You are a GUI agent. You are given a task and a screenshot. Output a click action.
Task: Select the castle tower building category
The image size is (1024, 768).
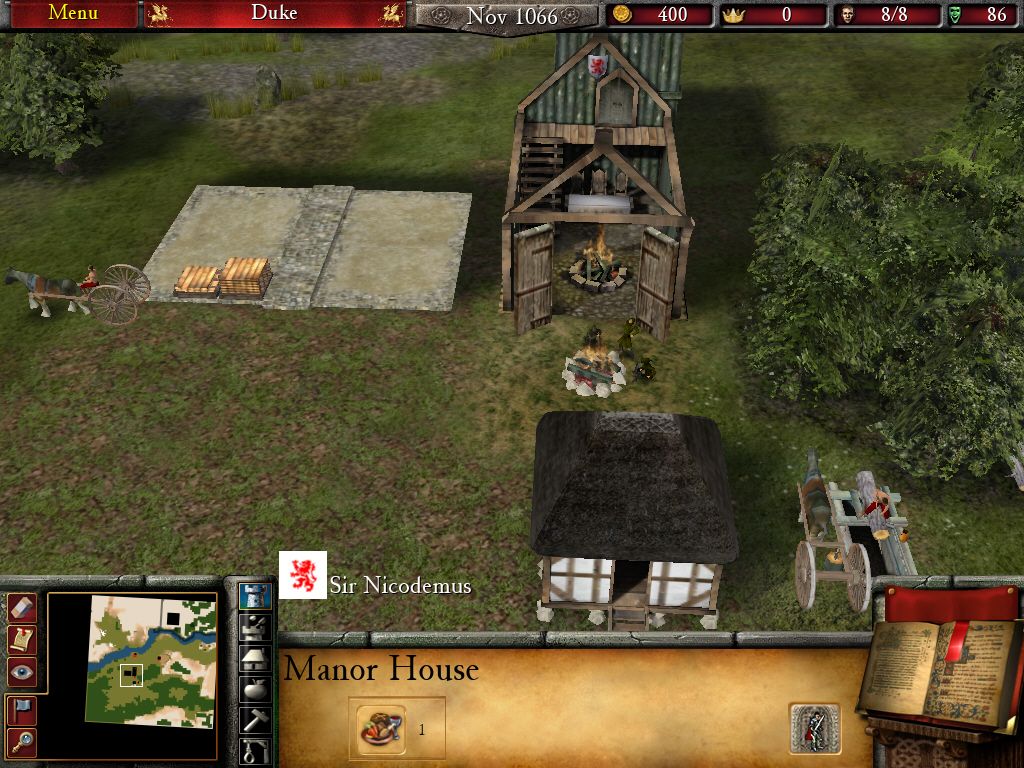(x=256, y=597)
